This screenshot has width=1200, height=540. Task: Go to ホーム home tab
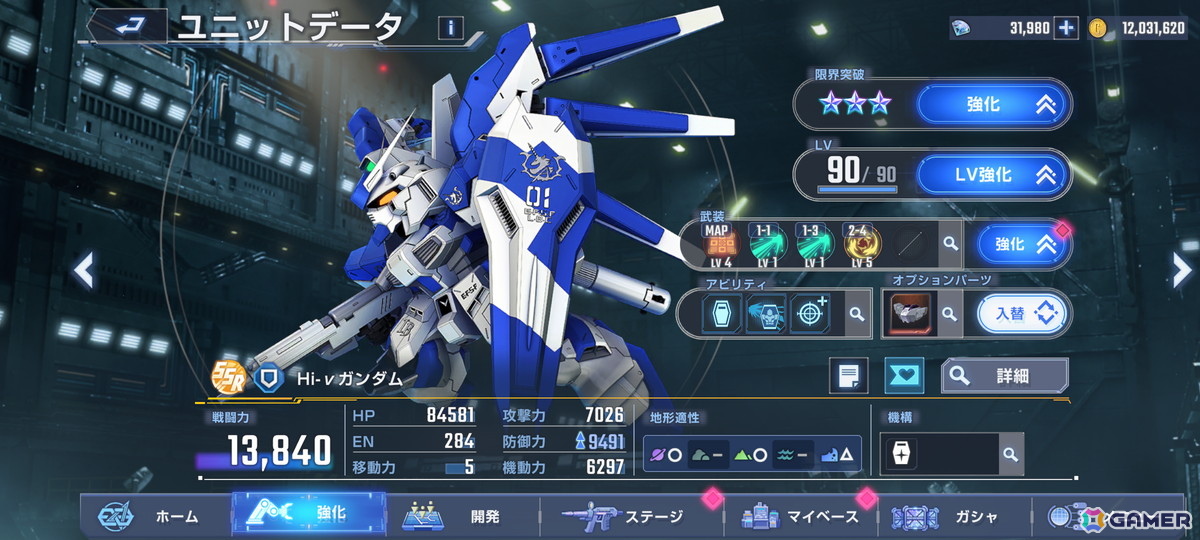tap(150, 516)
